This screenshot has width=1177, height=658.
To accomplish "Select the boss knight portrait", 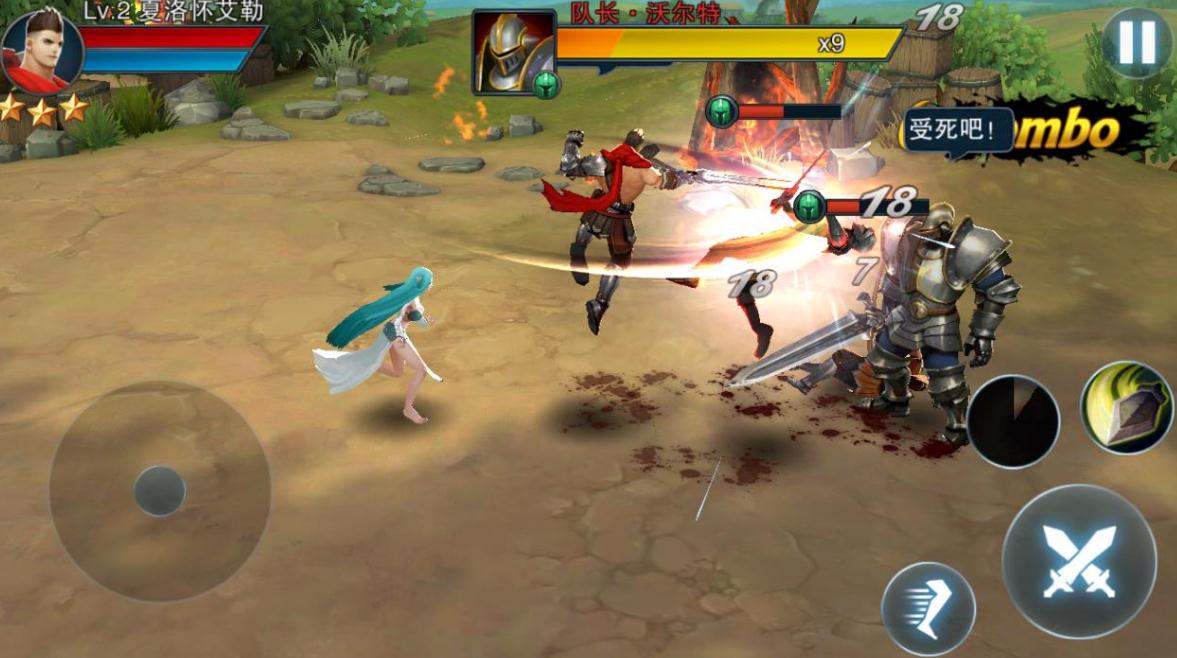I will click(513, 52).
